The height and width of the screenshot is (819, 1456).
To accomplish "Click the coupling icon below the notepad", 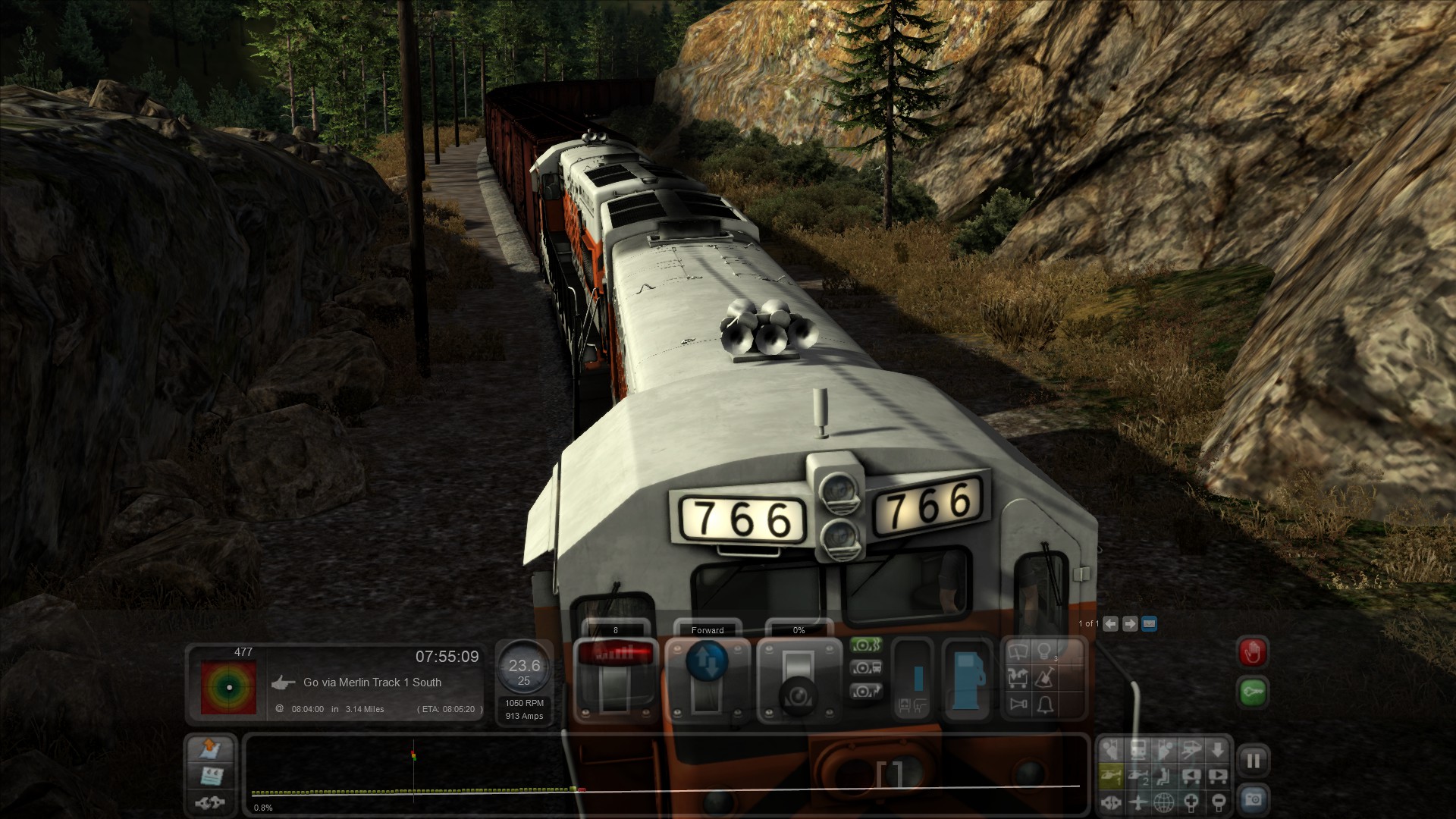I will (x=210, y=802).
